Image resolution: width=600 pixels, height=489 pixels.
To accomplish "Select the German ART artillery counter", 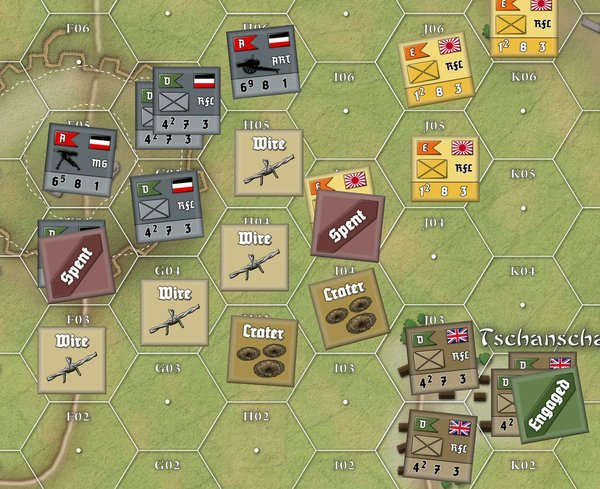I will [264, 62].
